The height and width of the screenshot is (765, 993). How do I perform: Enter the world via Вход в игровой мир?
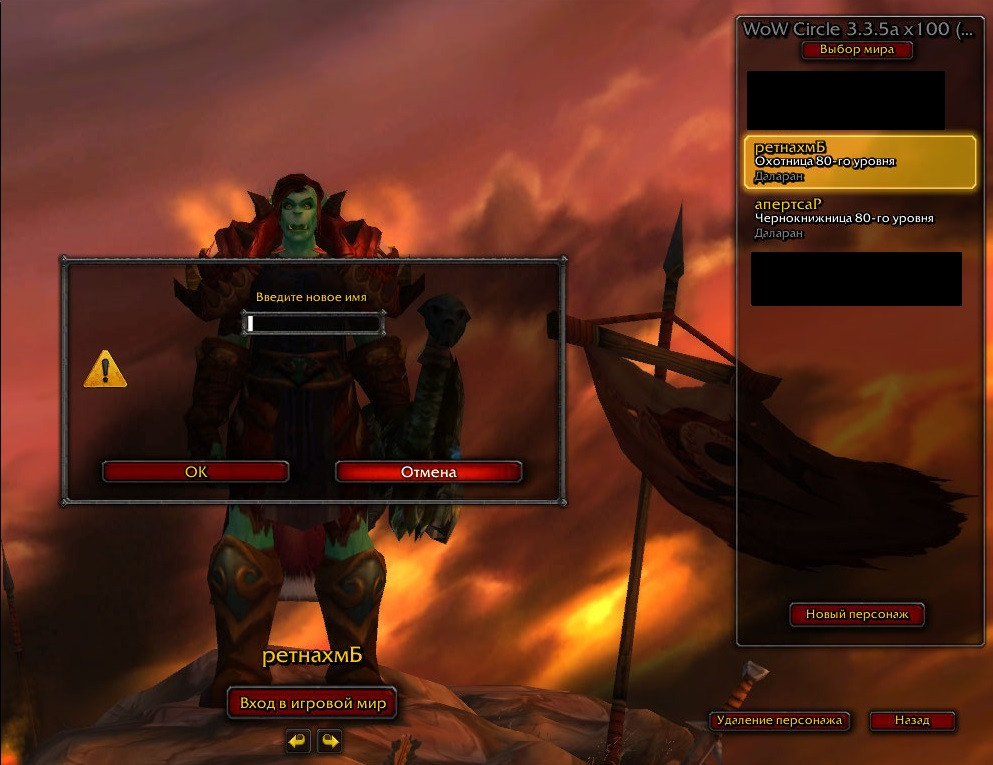pos(312,703)
